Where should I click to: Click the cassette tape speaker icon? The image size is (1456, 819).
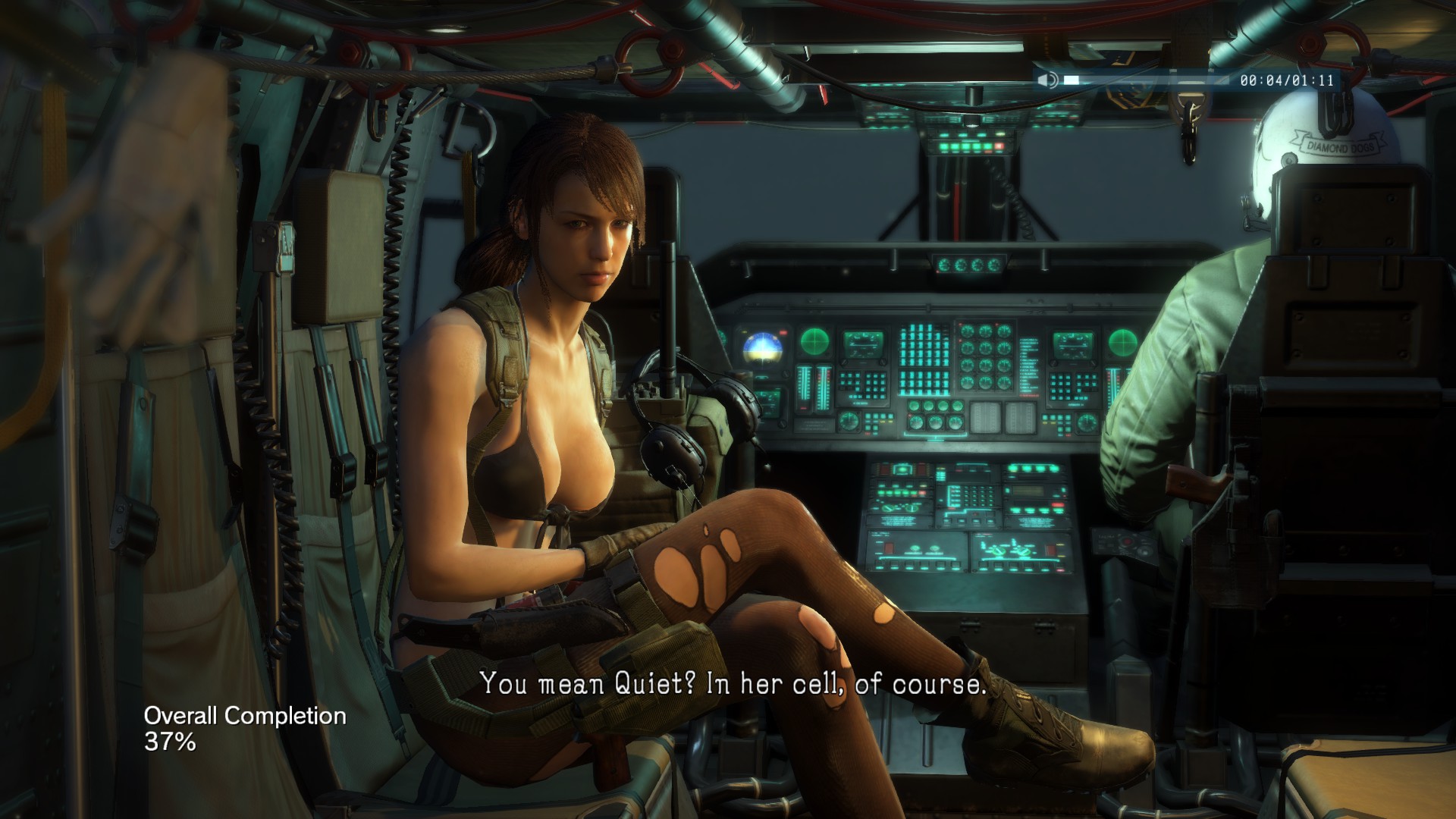point(1048,80)
